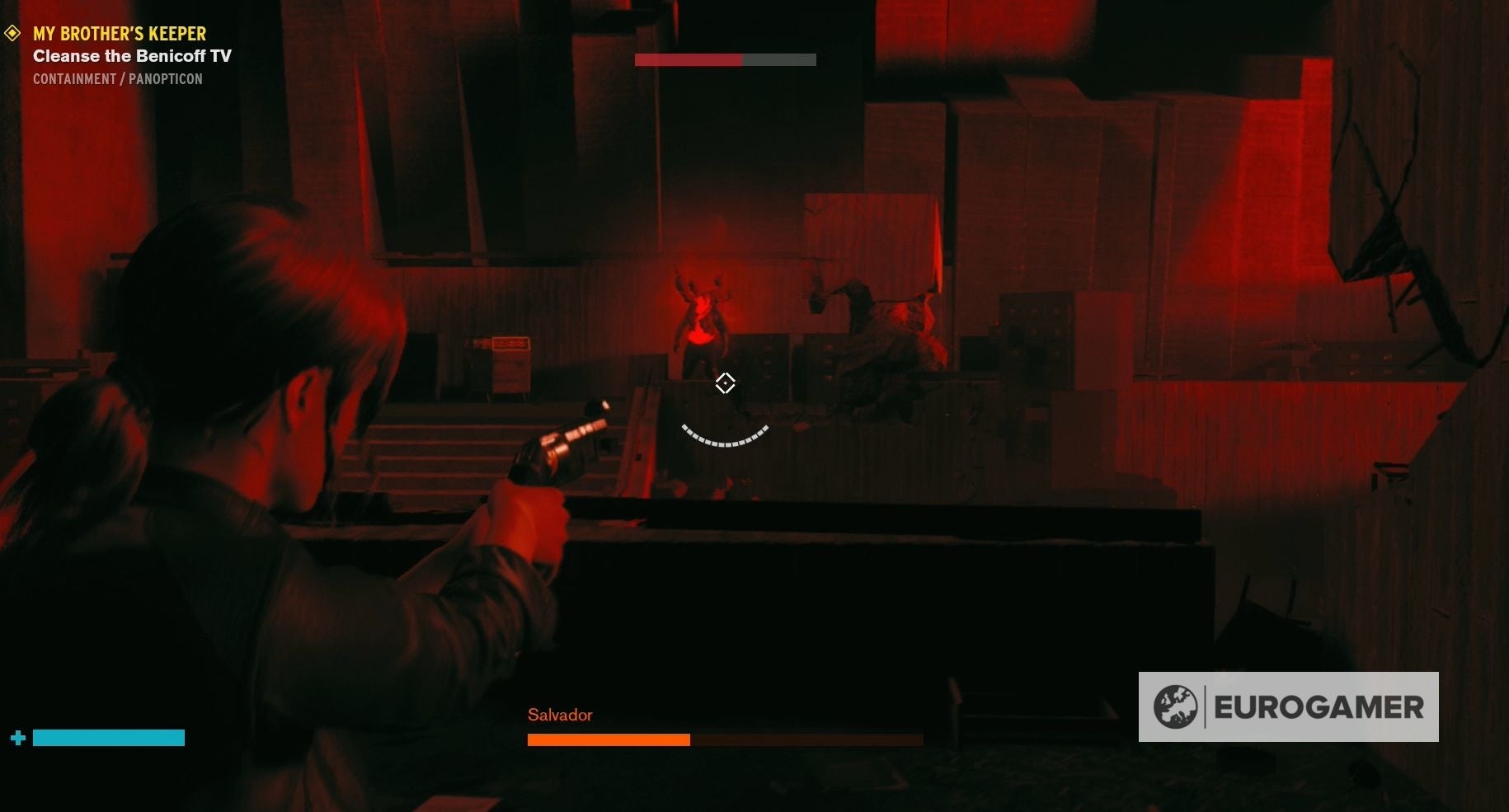Viewport: 1509px width, 812px height.
Task: Select the aiming reticle crosshair
Action: coord(725,383)
